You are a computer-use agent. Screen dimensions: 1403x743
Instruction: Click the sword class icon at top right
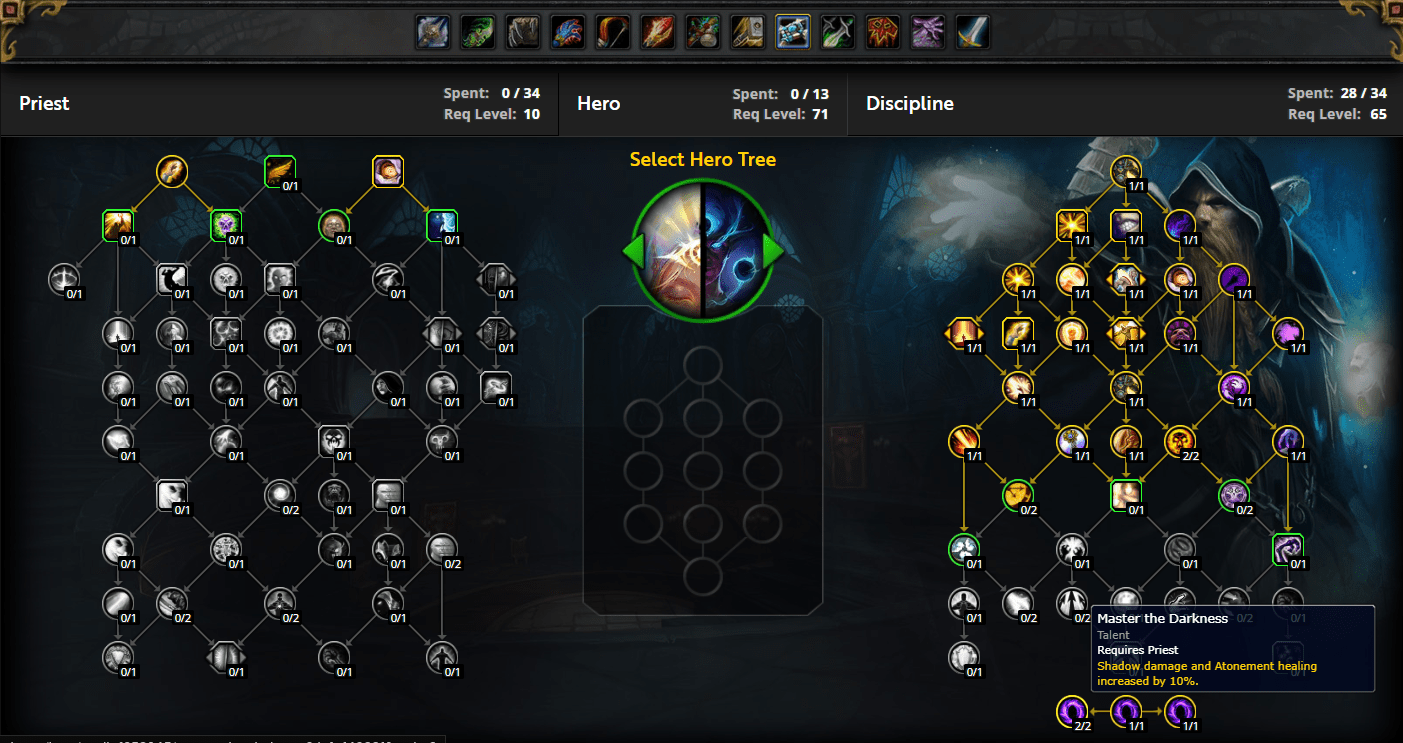coord(971,31)
